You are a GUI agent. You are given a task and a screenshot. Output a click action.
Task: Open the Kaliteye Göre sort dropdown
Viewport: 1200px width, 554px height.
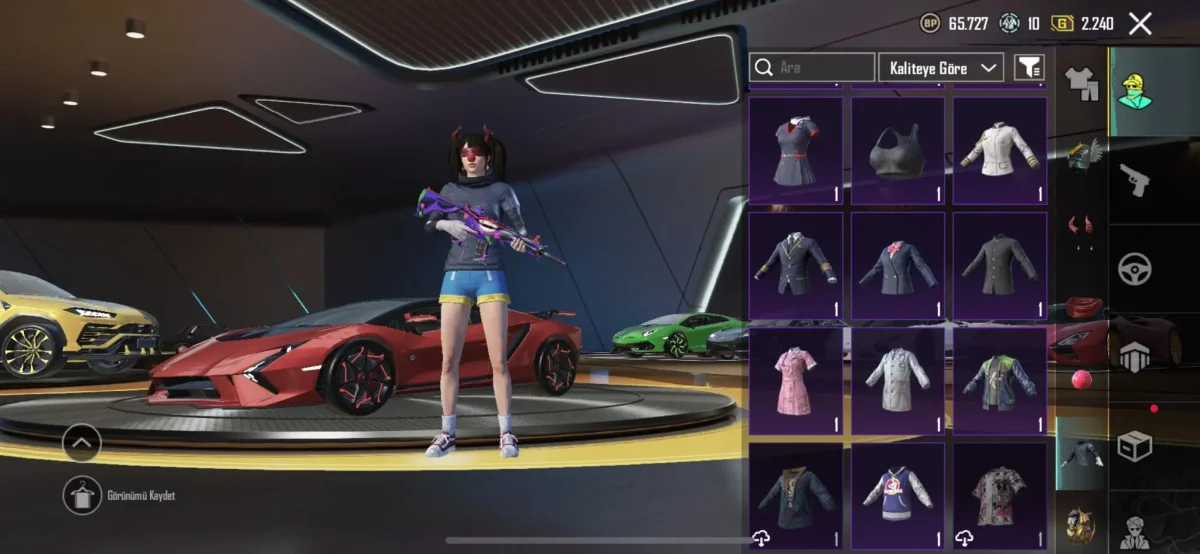pos(940,67)
